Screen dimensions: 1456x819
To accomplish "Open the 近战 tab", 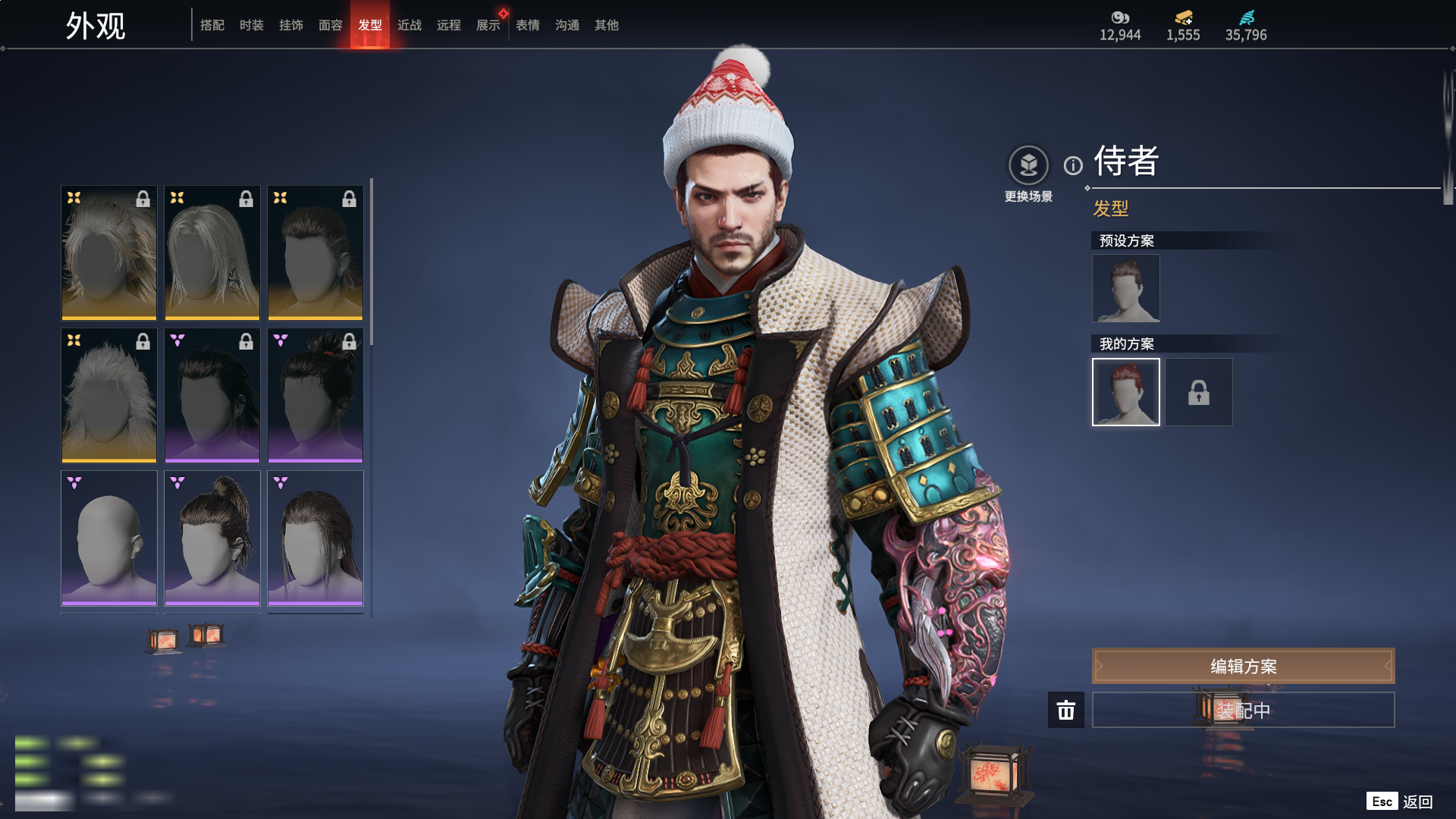I will click(409, 25).
